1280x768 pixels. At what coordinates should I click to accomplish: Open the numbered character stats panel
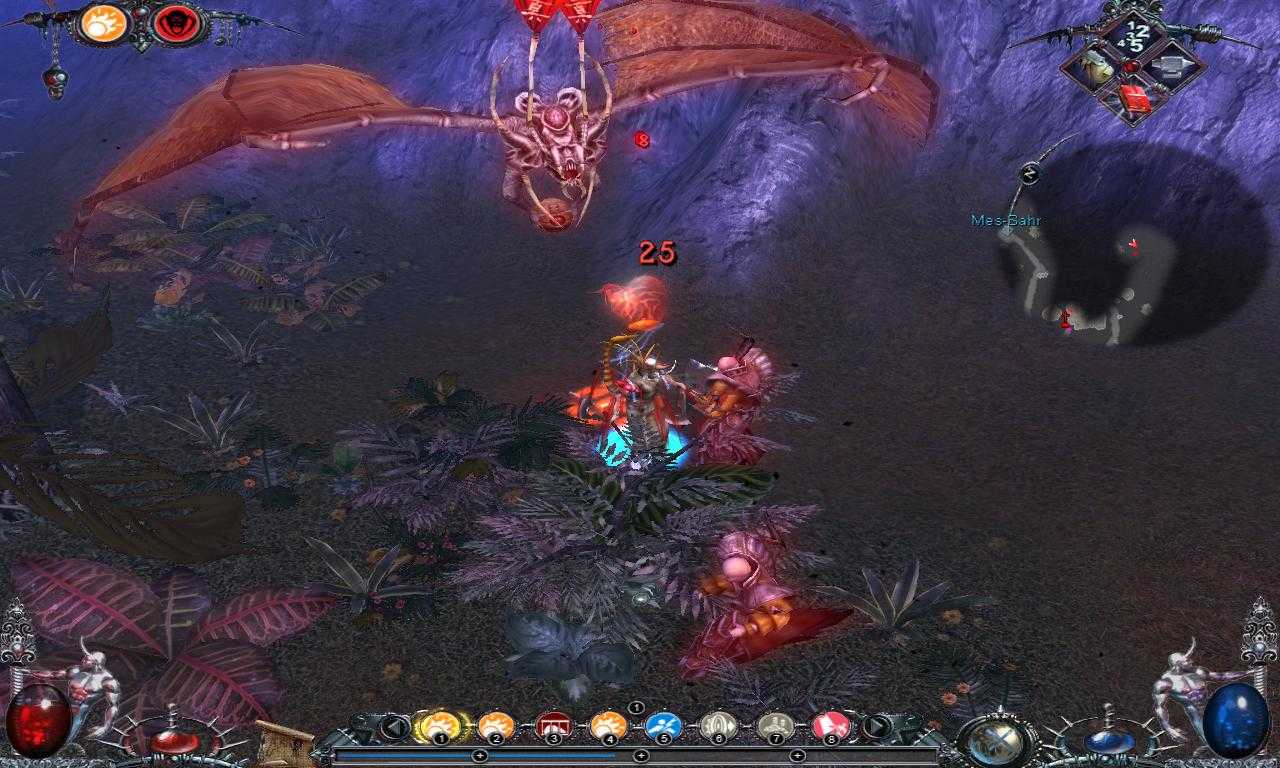(x=1133, y=32)
